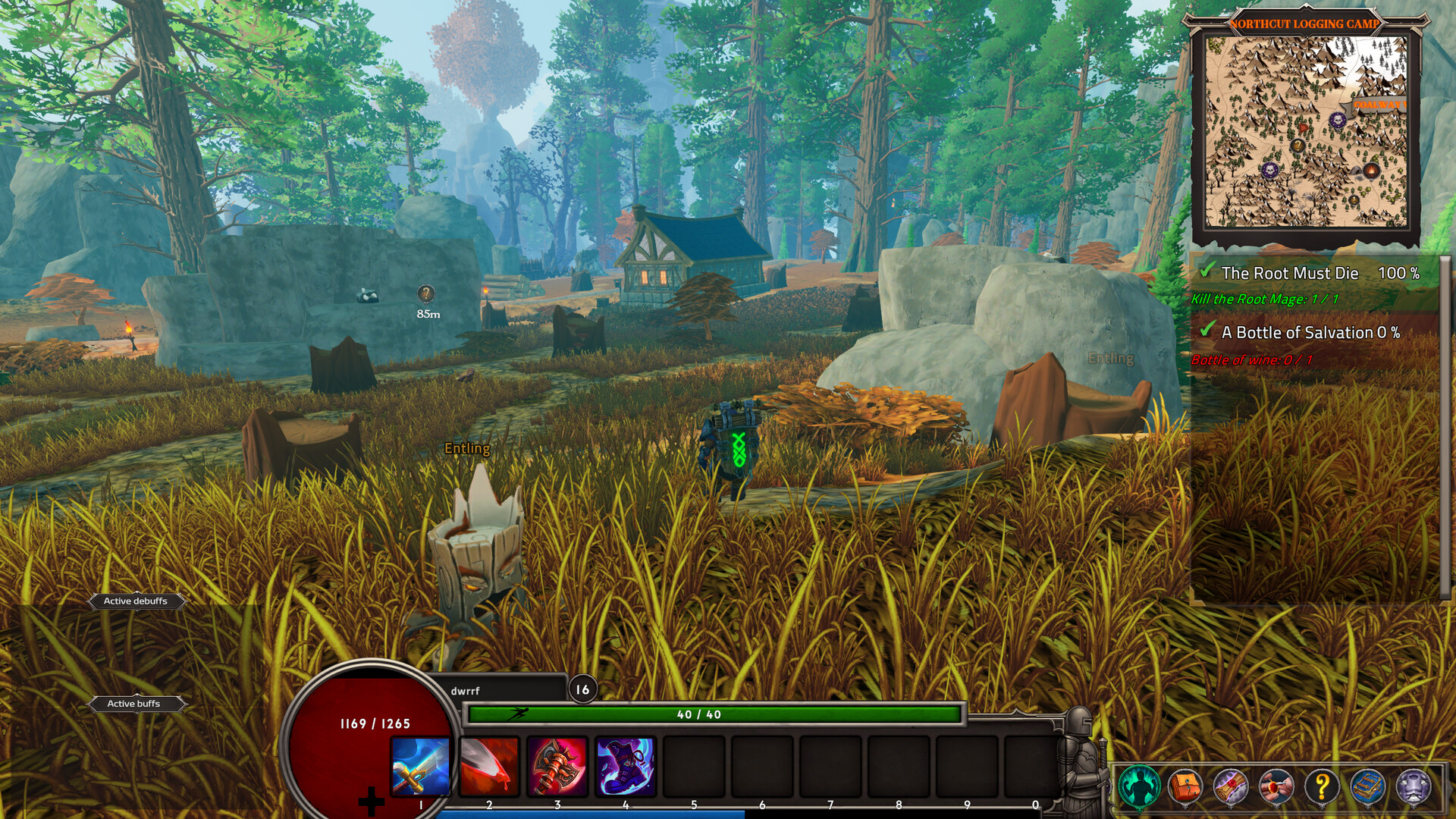Image resolution: width=1456 pixels, height=819 pixels.
Task: Toggle the Active debuffs display
Action: 136,601
